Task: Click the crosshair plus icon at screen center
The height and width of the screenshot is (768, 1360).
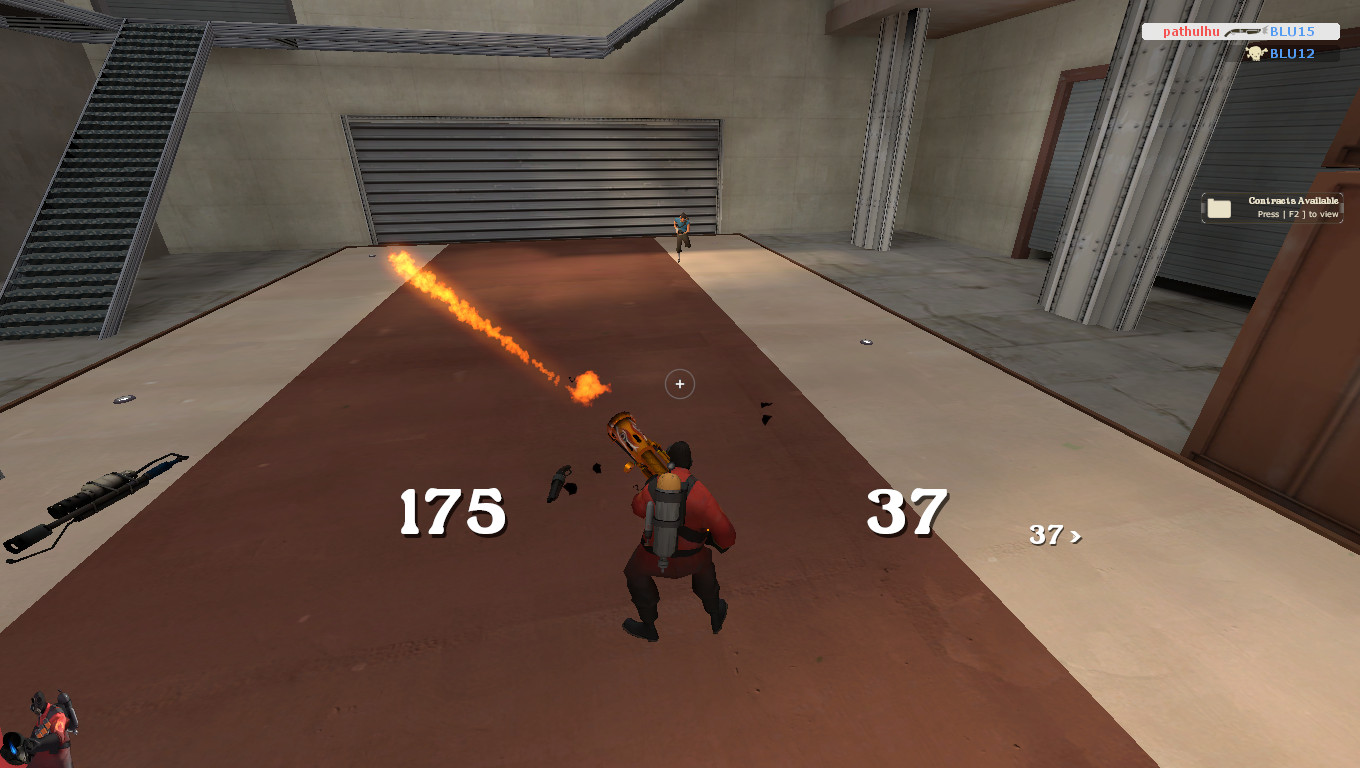Action: [680, 384]
